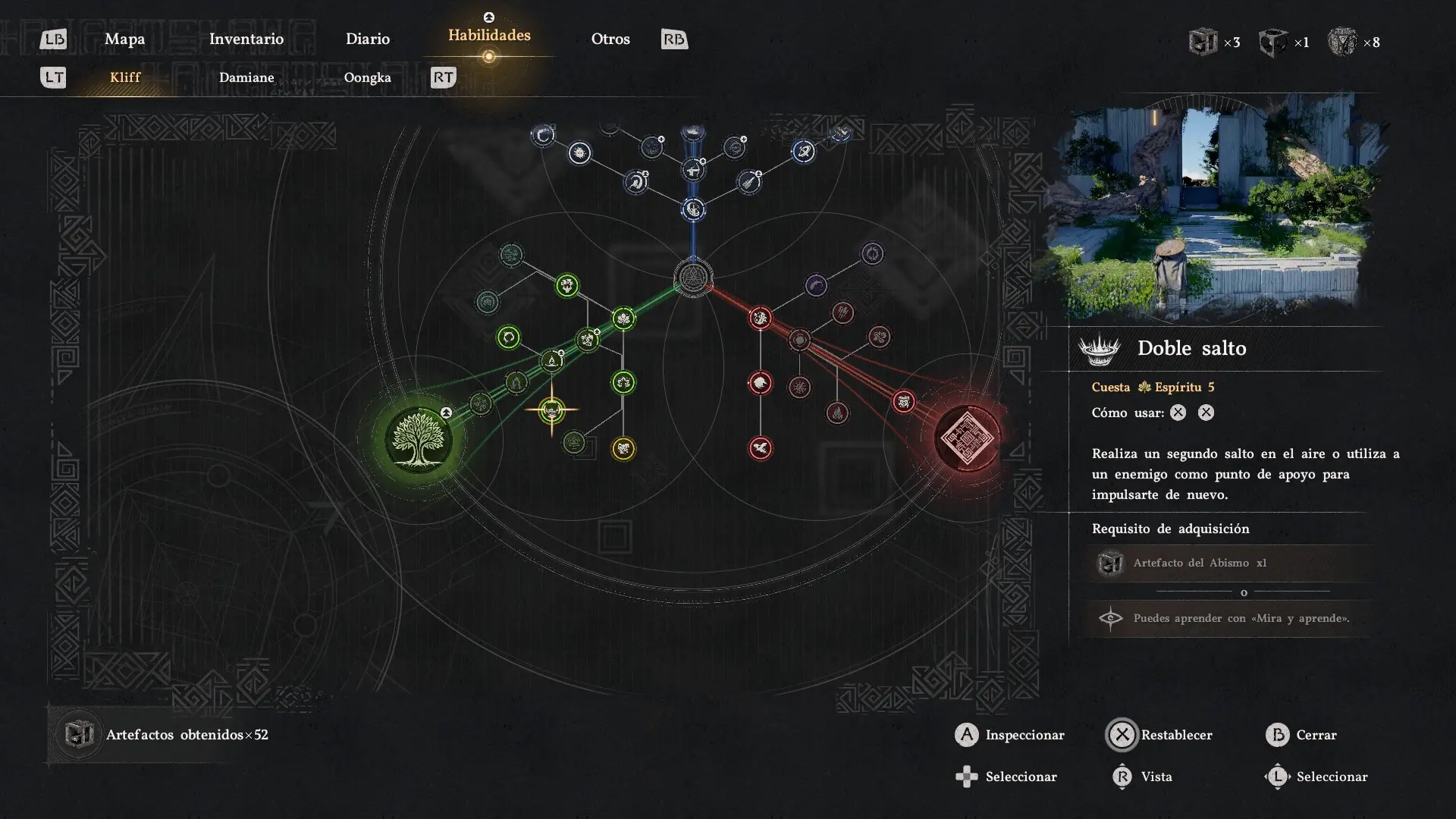Viewport: 1456px width, 819px height.
Task: Select the «Mira y aprende» requirement row
Action: tap(1228, 618)
